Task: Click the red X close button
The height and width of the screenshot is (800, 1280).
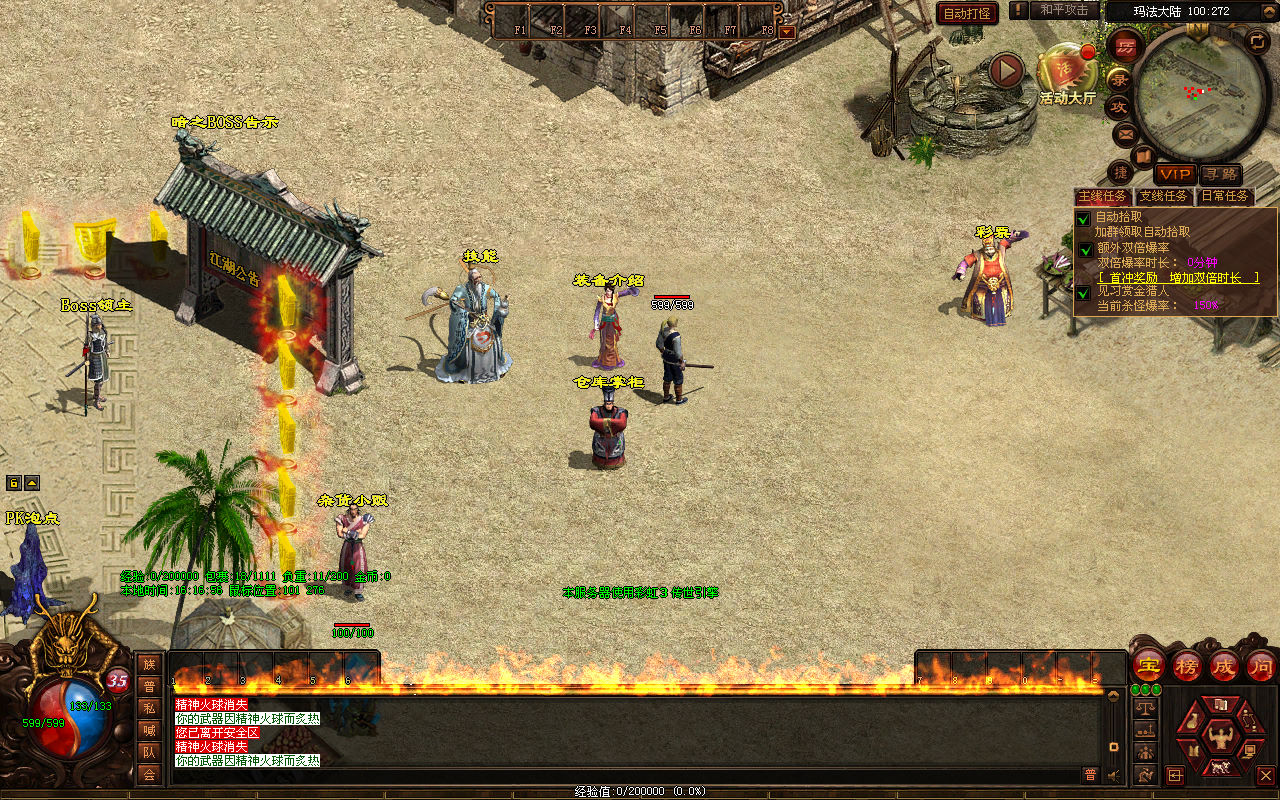Action: [x=1265, y=775]
